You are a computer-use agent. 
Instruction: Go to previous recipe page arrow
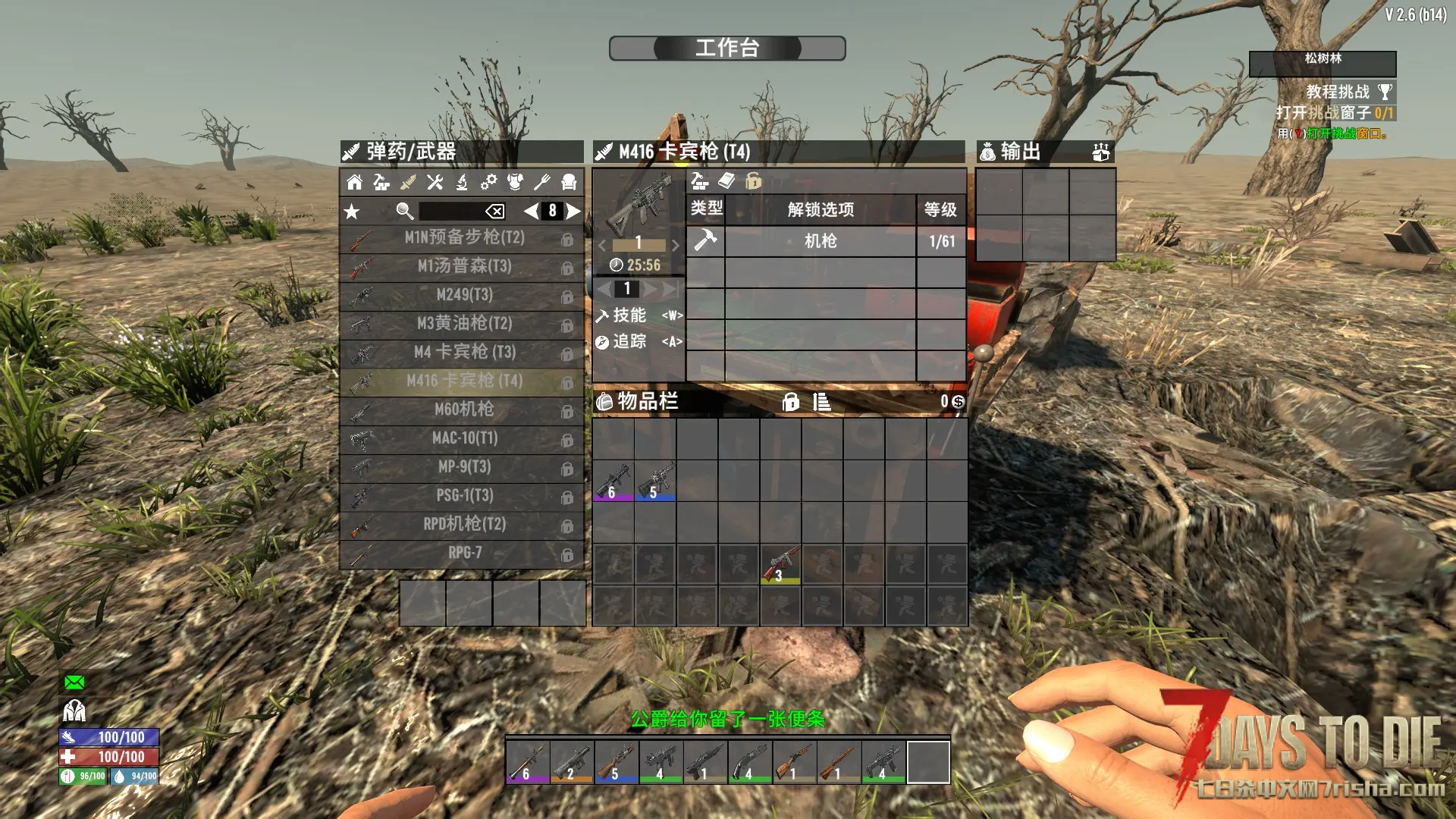tap(531, 212)
